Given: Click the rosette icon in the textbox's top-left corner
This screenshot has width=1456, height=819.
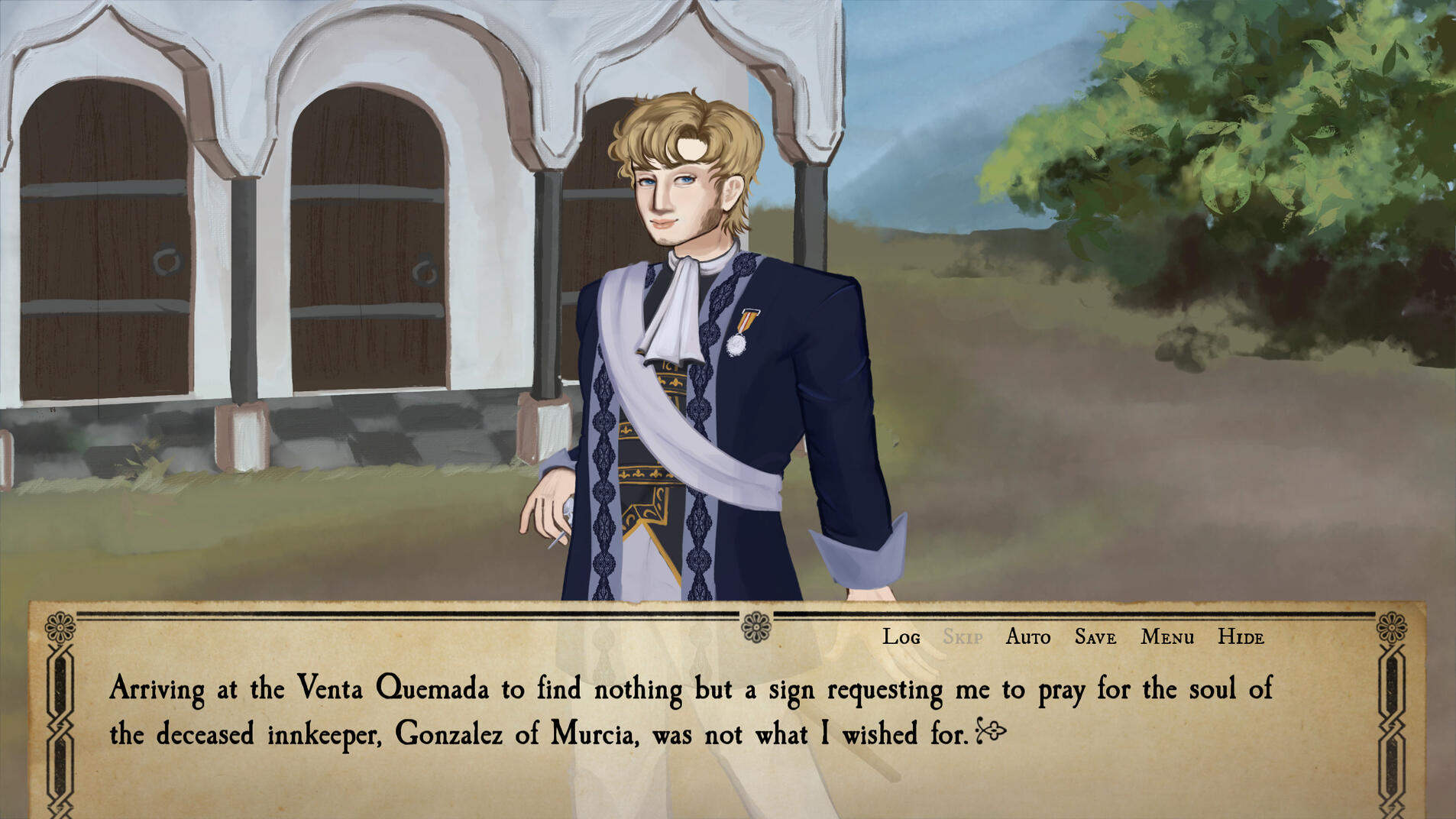Looking at the screenshot, I should [61, 626].
